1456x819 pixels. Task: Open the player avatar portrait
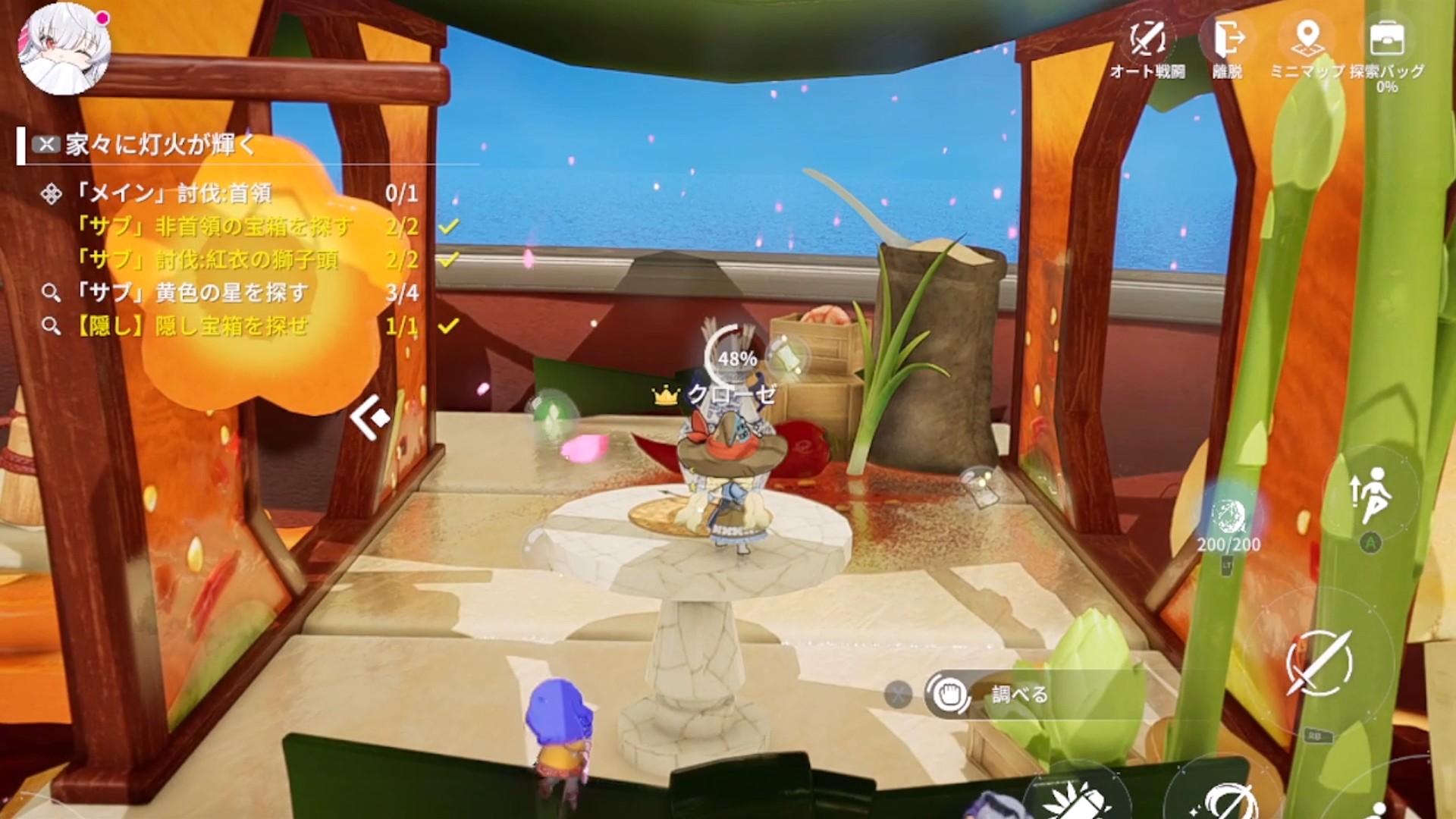click(64, 49)
